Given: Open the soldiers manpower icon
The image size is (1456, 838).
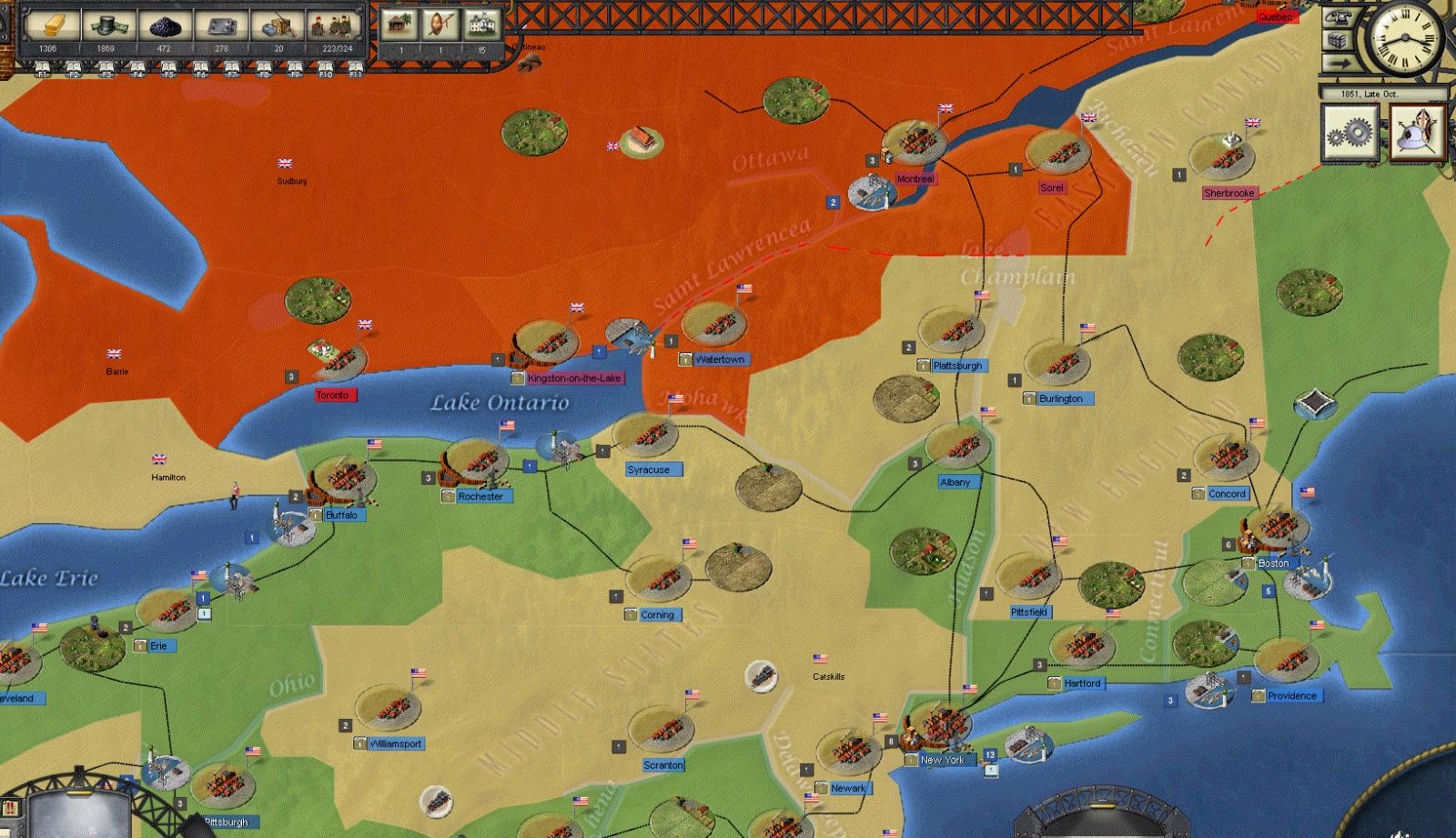Looking at the screenshot, I should click(334, 25).
